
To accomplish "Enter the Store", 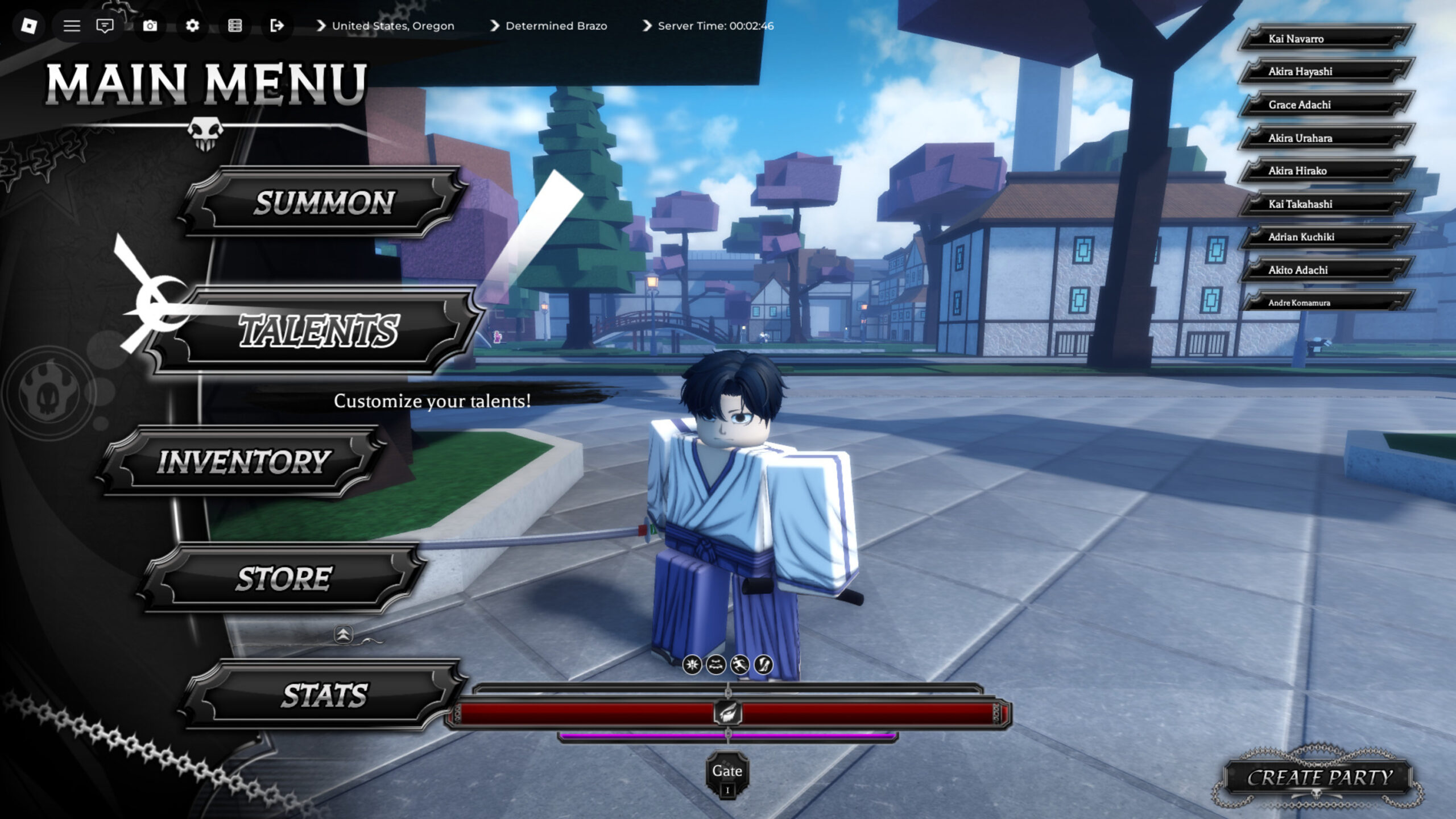I will tap(283, 578).
